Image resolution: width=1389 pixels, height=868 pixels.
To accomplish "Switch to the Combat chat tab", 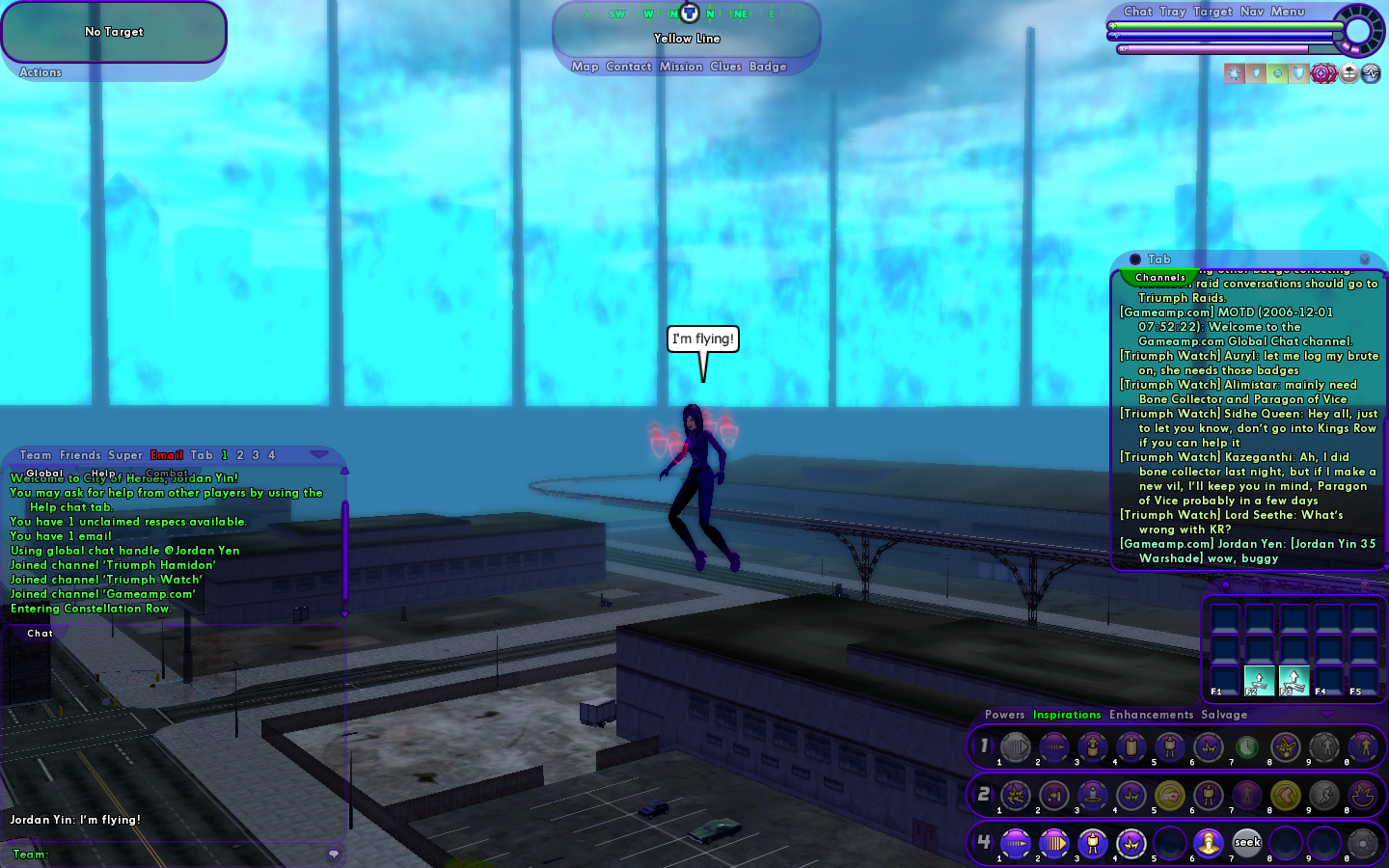I will [167, 473].
